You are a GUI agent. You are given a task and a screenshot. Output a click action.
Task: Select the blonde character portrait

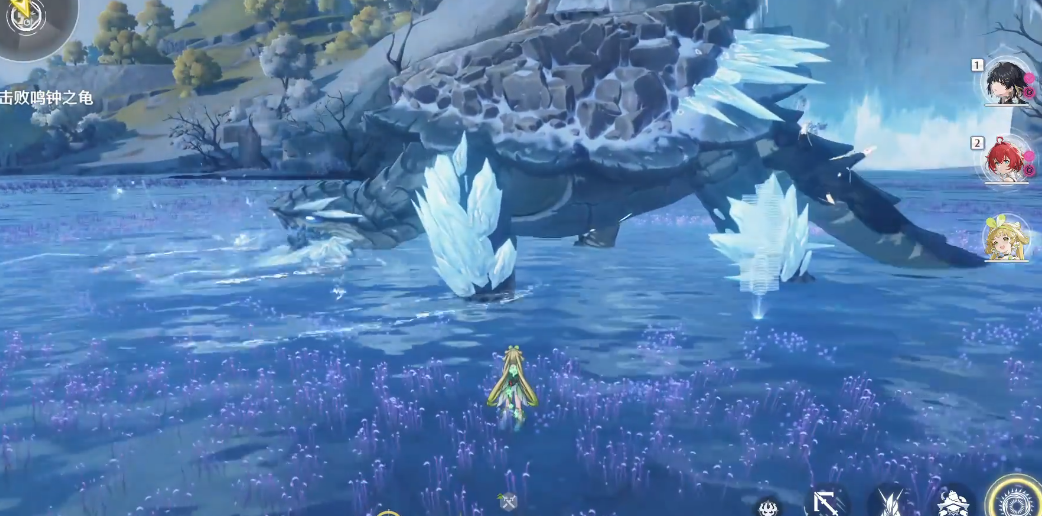(1006, 238)
